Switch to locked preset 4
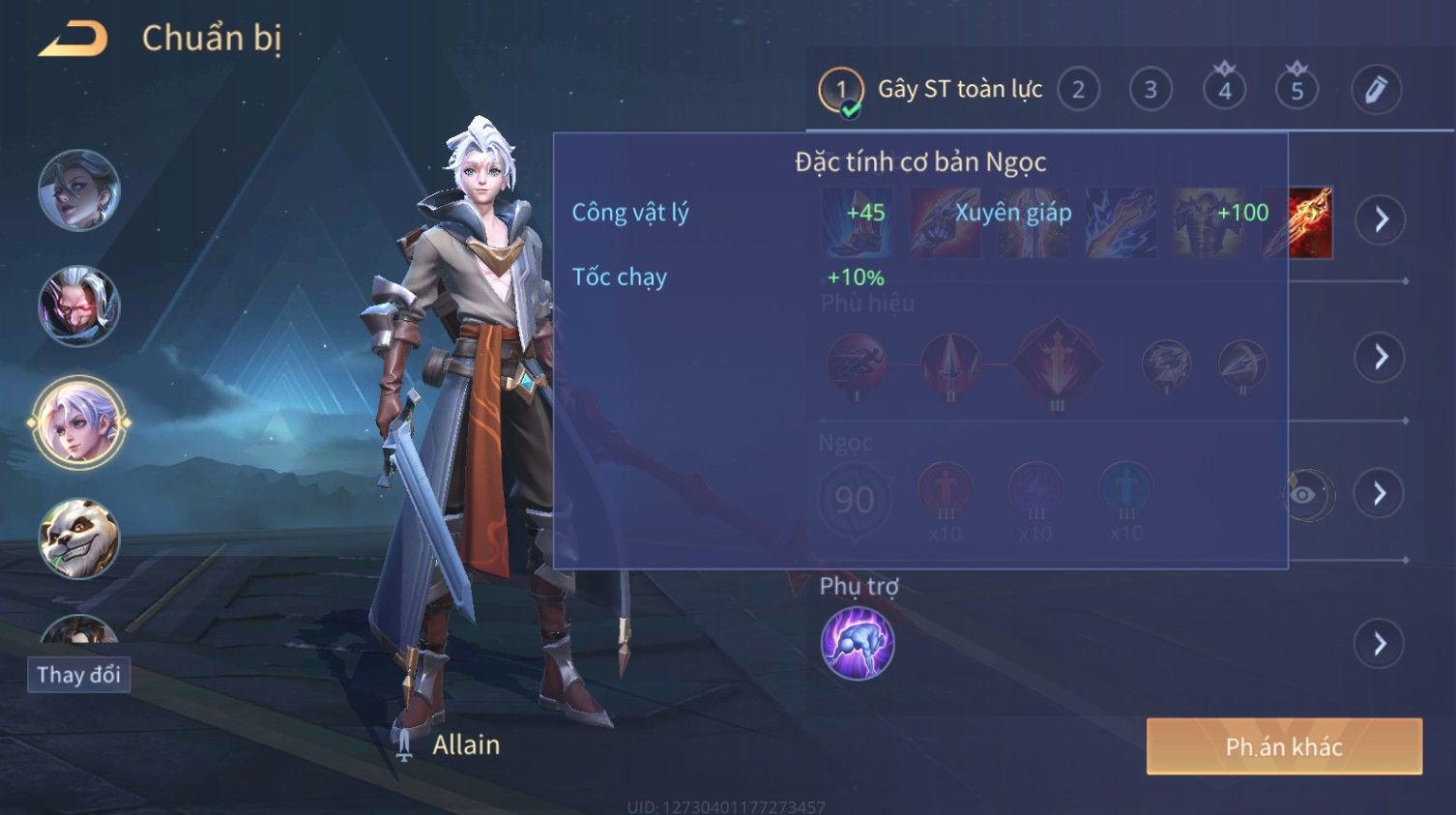The width and height of the screenshot is (1456, 815). 1224,90
